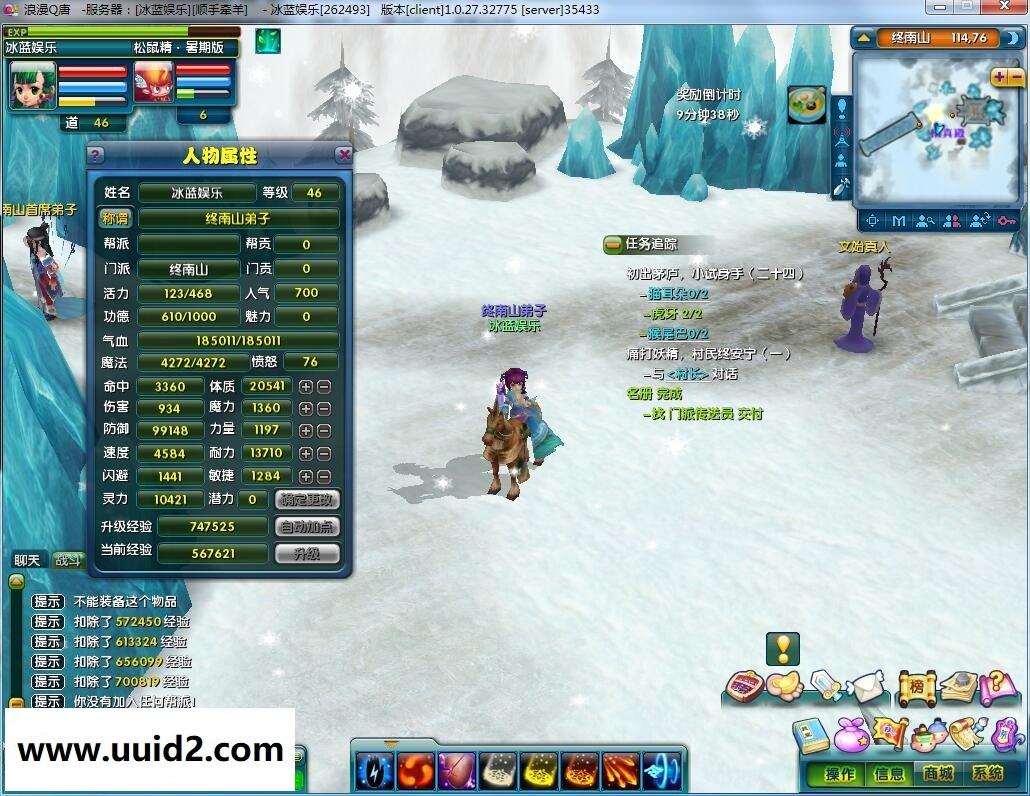Open the 系统 system menu
1030x796 pixels.
point(988,773)
